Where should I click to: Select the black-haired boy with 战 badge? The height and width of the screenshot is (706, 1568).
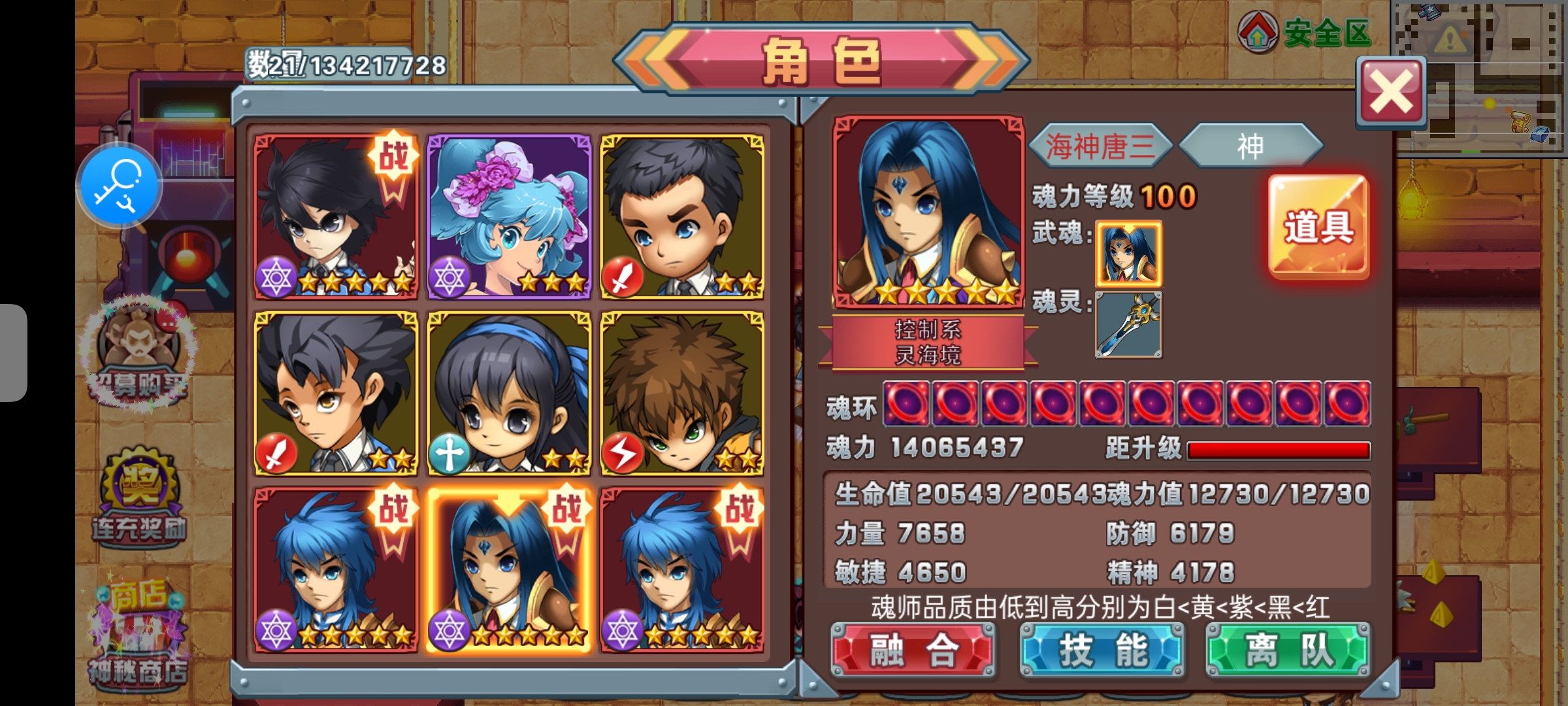(x=336, y=217)
